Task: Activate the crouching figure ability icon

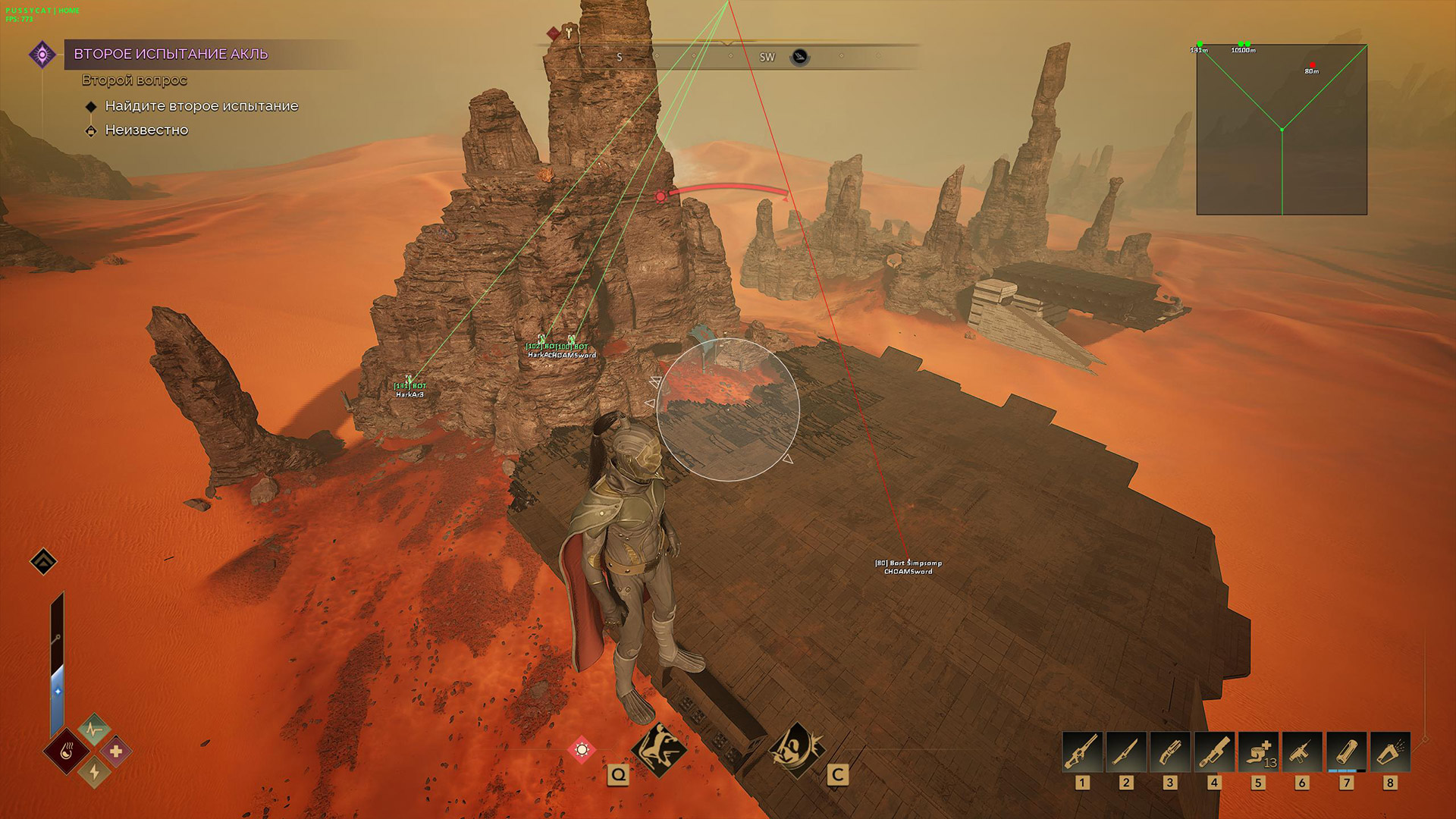Action: click(659, 749)
